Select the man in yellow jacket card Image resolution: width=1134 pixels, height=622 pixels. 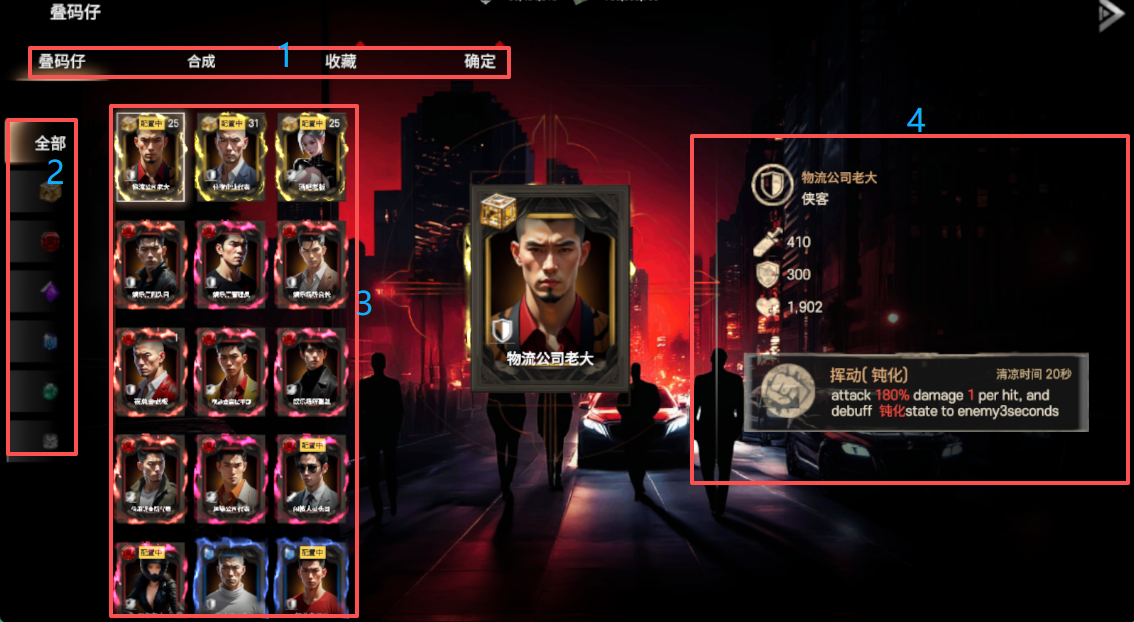231,370
